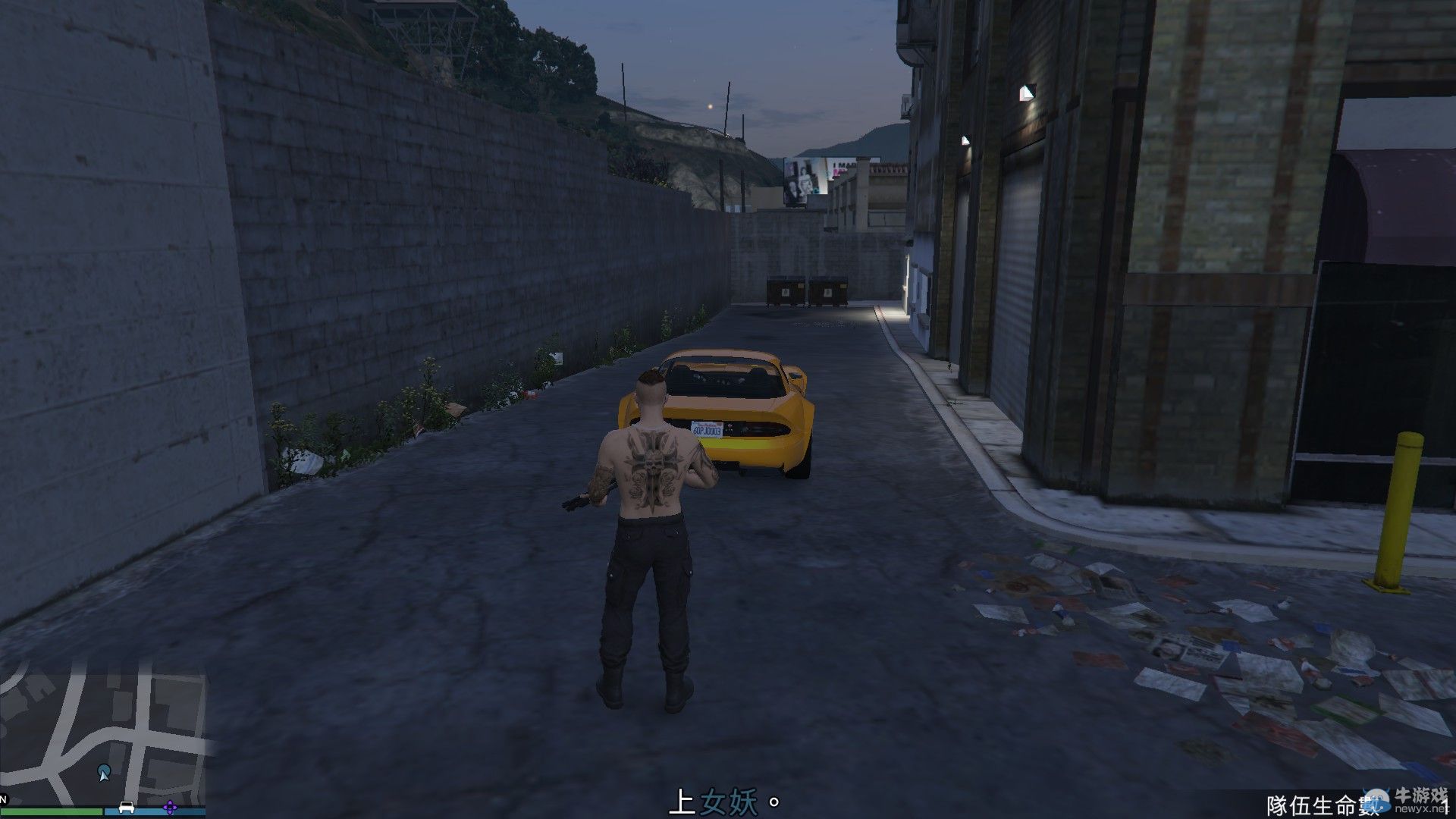1456x819 pixels.
Task: Select the billboard in the distant background
Action: tap(805, 177)
